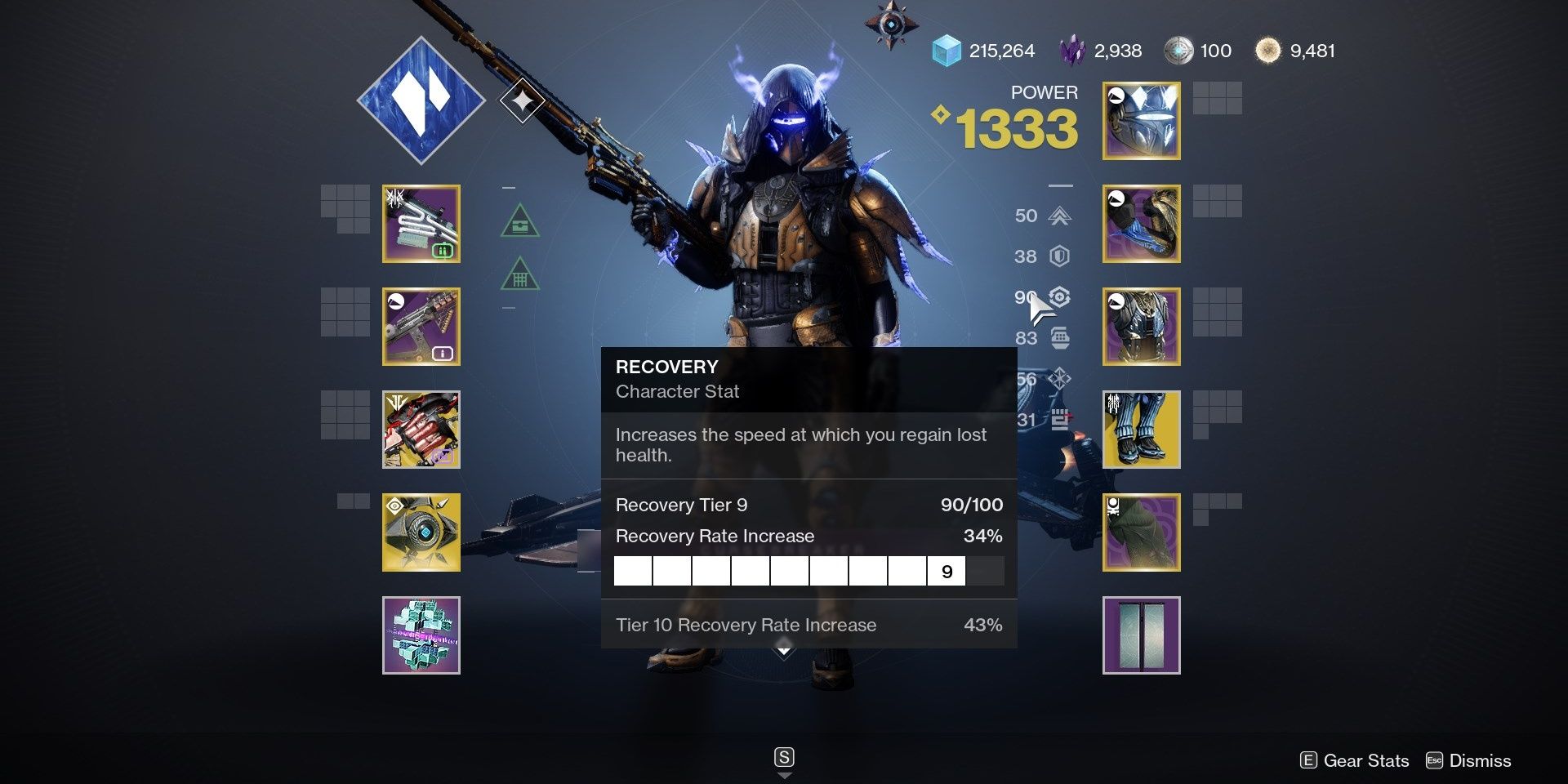Select the heavy weapon slot icon

coord(421,430)
